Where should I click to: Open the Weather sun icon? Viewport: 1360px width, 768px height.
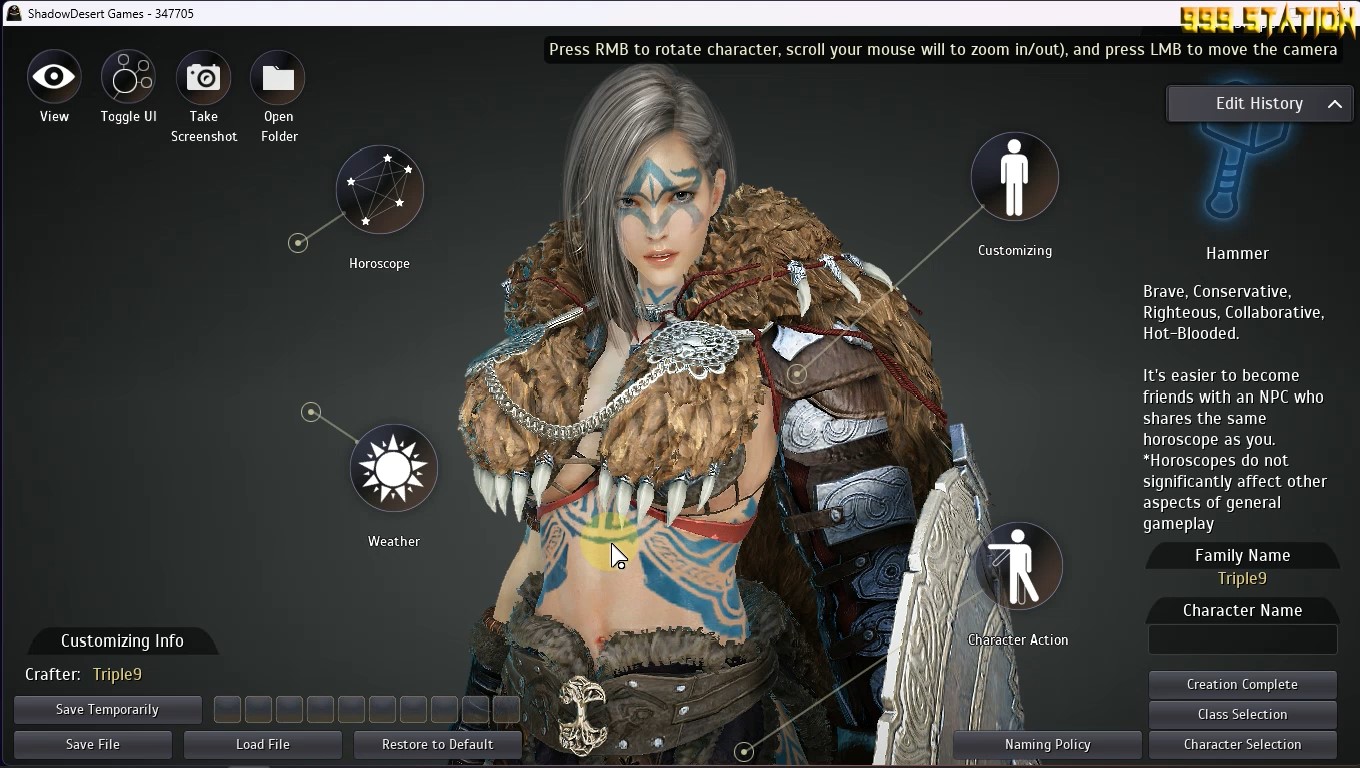tap(394, 468)
